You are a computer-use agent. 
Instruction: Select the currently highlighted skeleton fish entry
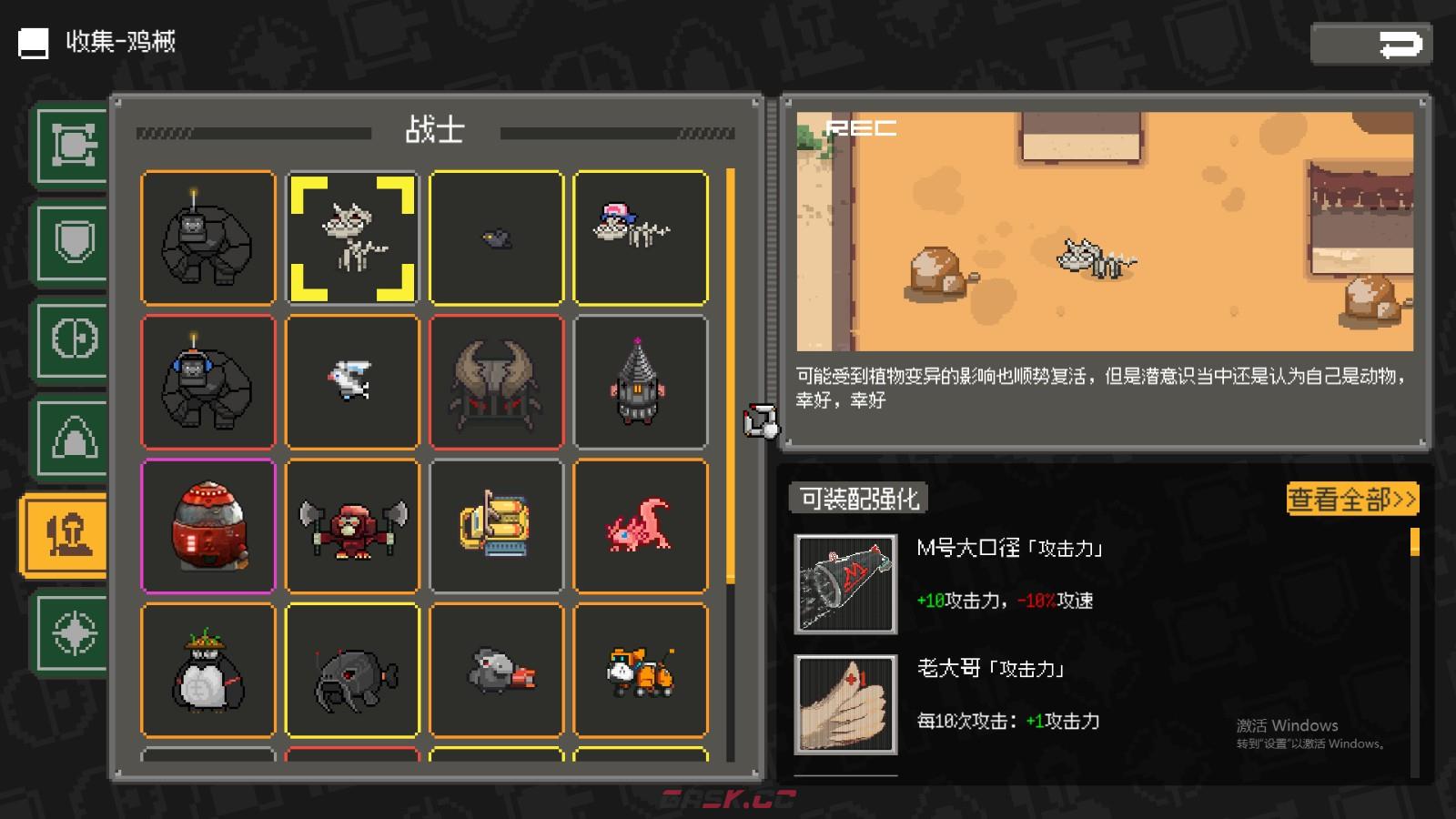click(351, 237)
